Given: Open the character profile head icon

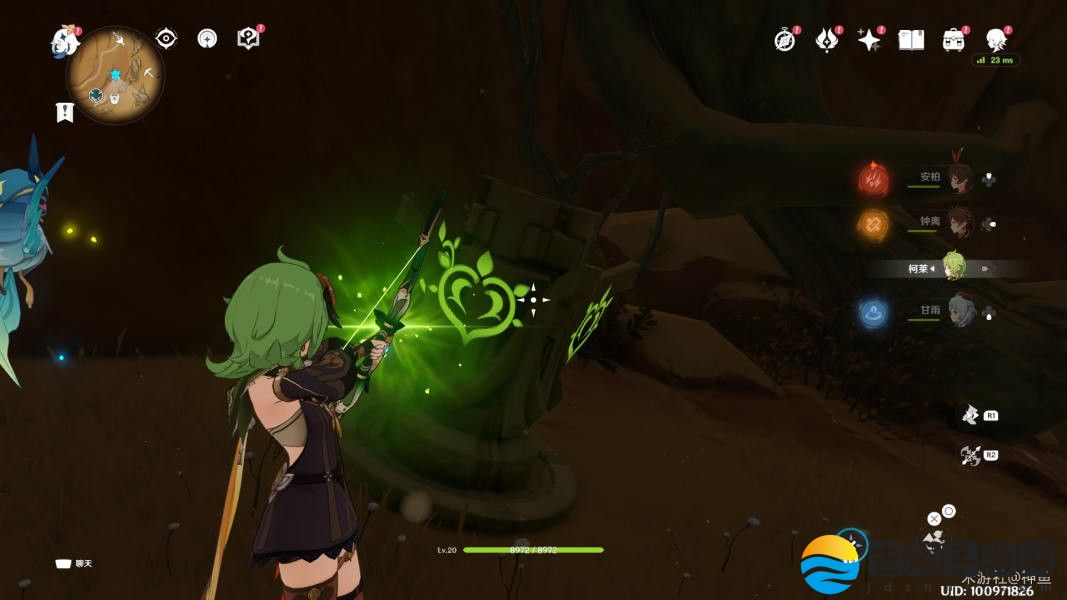Looking at the screenshot, I should (x=995, y=40).
